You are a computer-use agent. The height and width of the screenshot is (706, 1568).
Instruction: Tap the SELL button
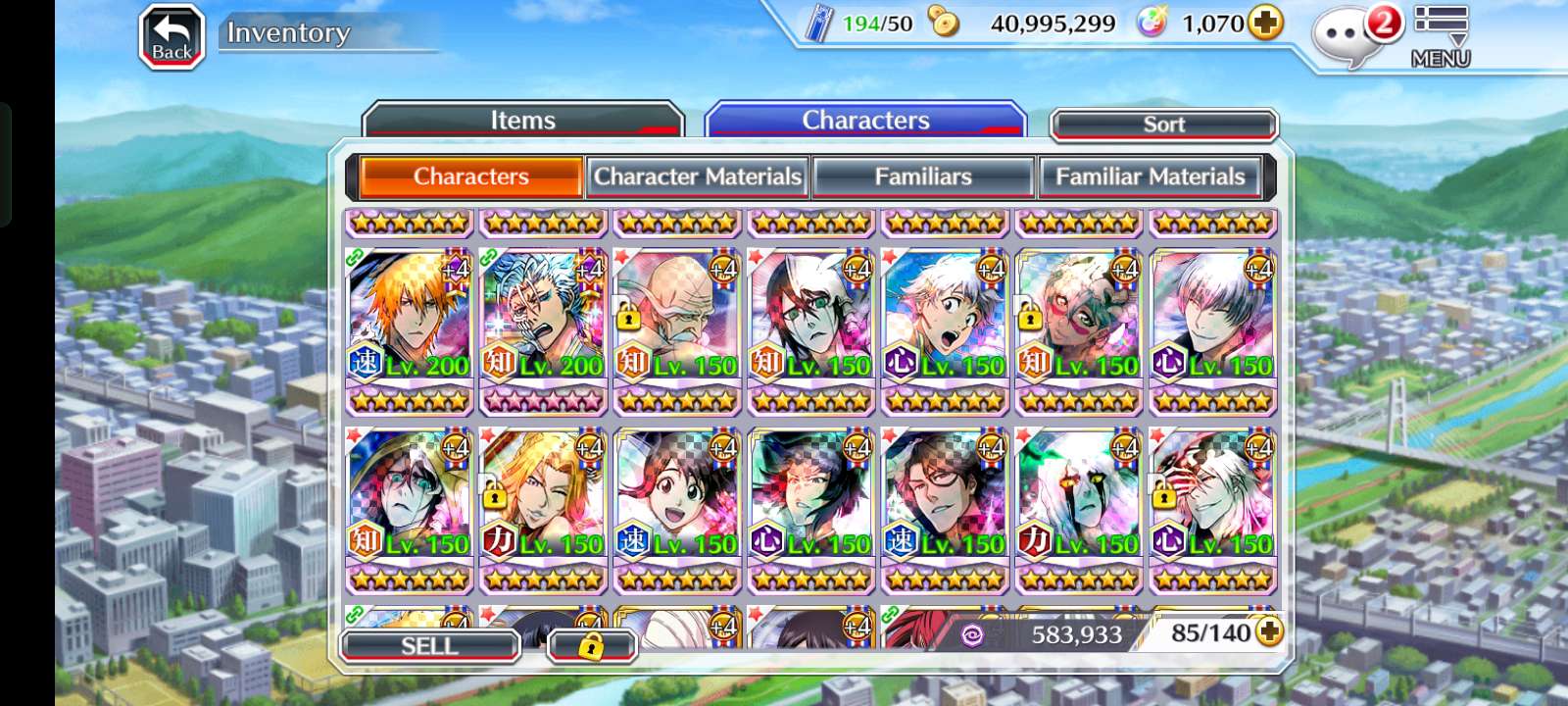tap(429, 646)
